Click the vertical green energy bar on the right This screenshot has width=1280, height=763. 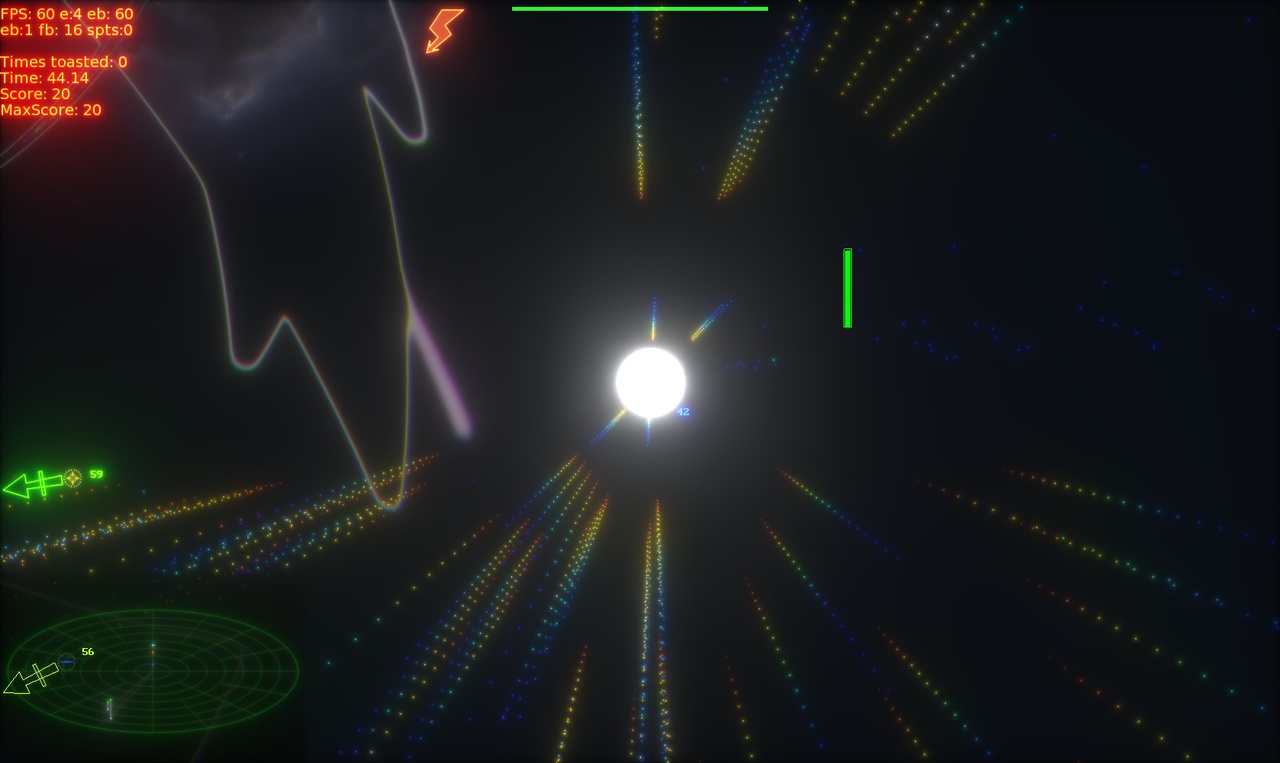[847, 286]
